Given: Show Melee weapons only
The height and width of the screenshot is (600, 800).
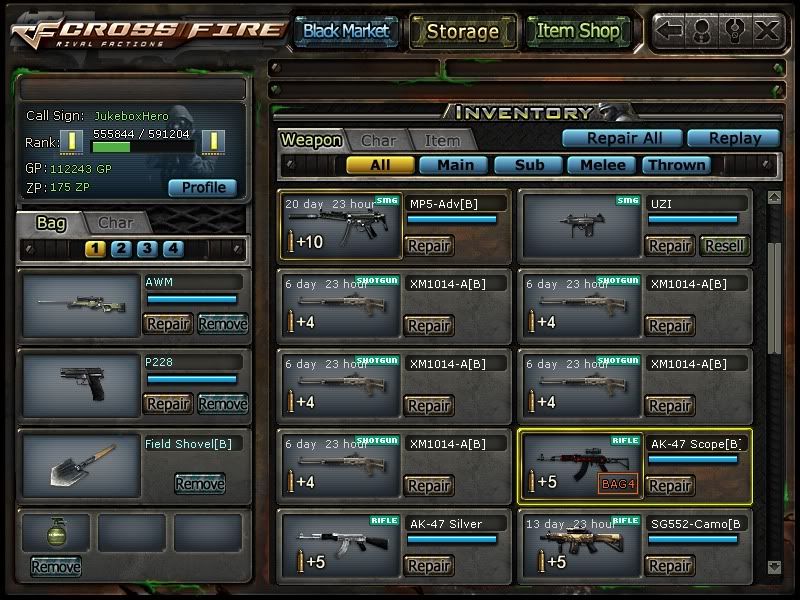Looking at the screenshot, I should click(603, 165).
